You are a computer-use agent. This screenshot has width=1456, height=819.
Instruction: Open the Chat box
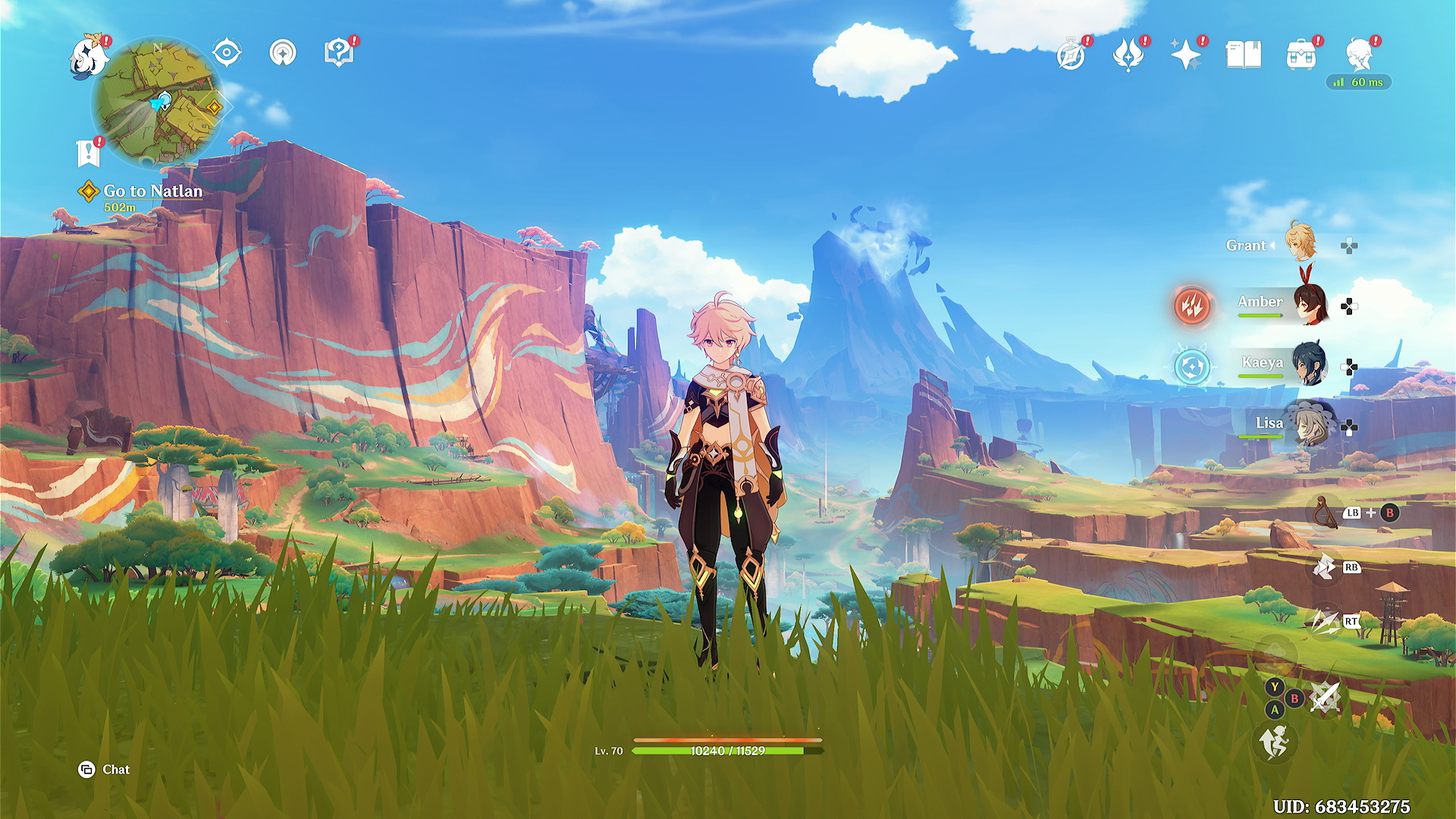coord(105,770)
